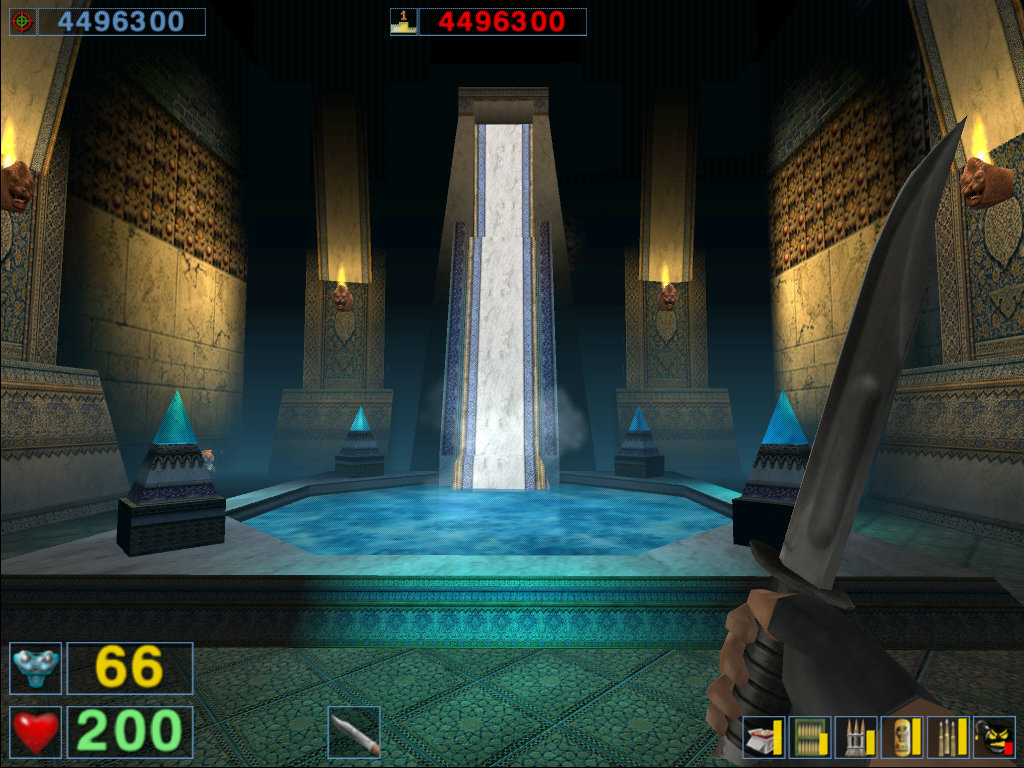The image size is (1024, 768).
Task: Click the shotgun shells ammo box icon
Action: pos(764,738)
